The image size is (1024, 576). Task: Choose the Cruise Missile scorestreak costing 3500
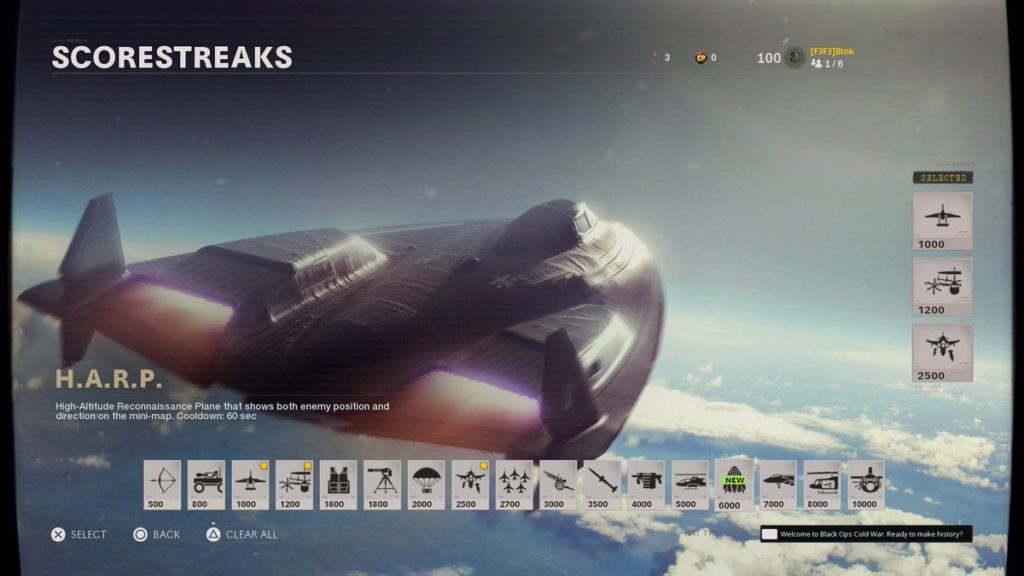[602, 485]
